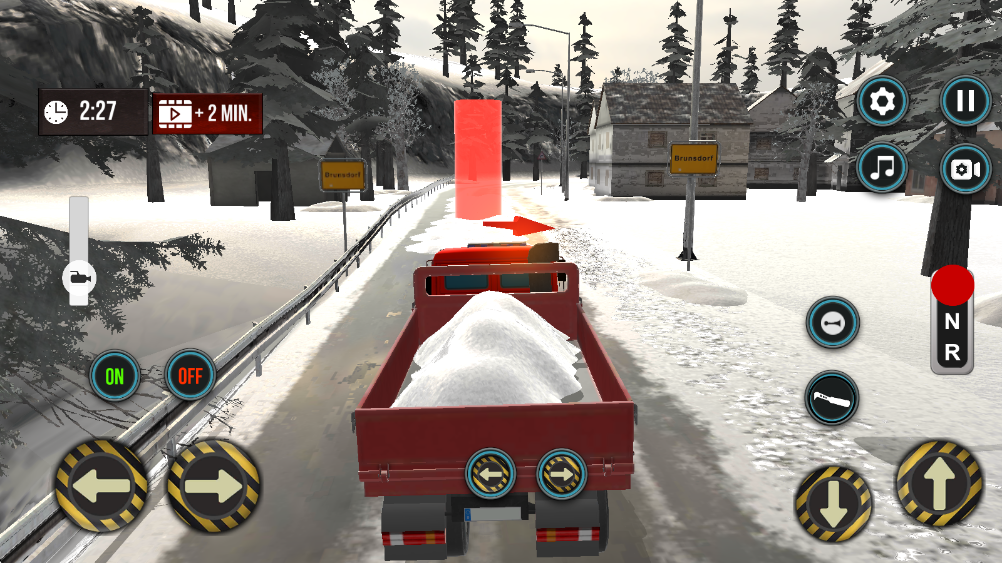Turn on with the green ON button

pos(115,375)
